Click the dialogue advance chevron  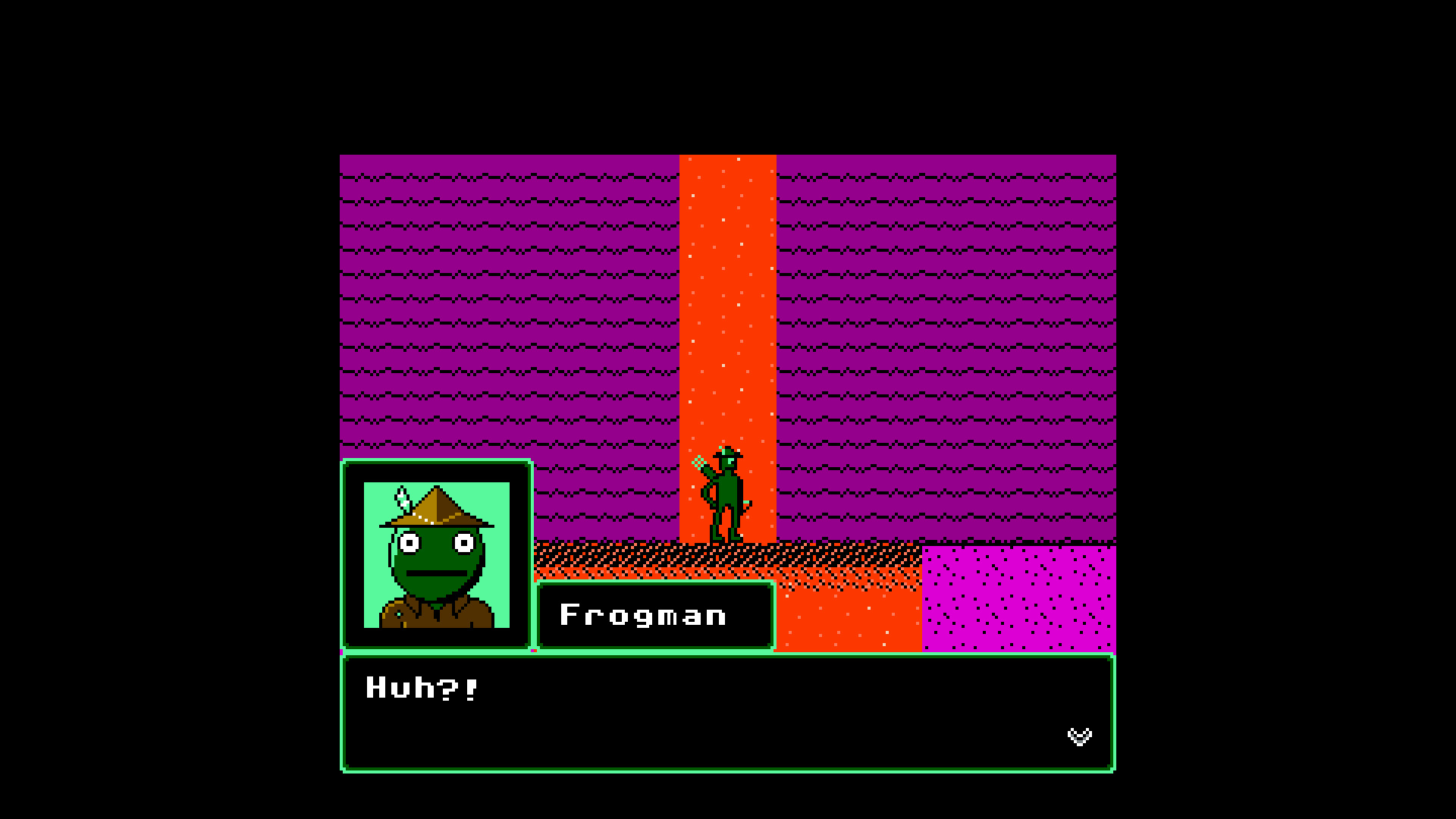pyautogui.click(x=1081, y=736)
